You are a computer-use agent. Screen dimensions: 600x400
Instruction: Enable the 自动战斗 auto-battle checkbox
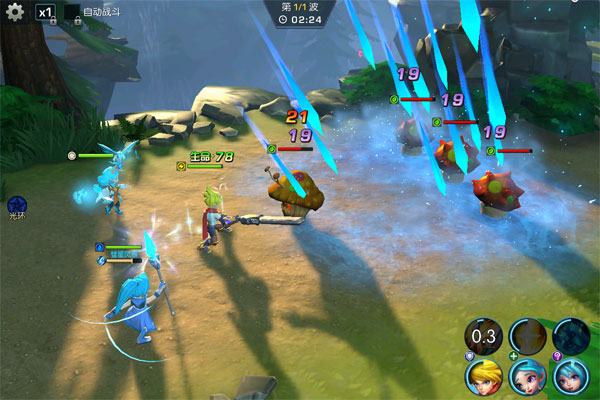click(x=72, y=11)
